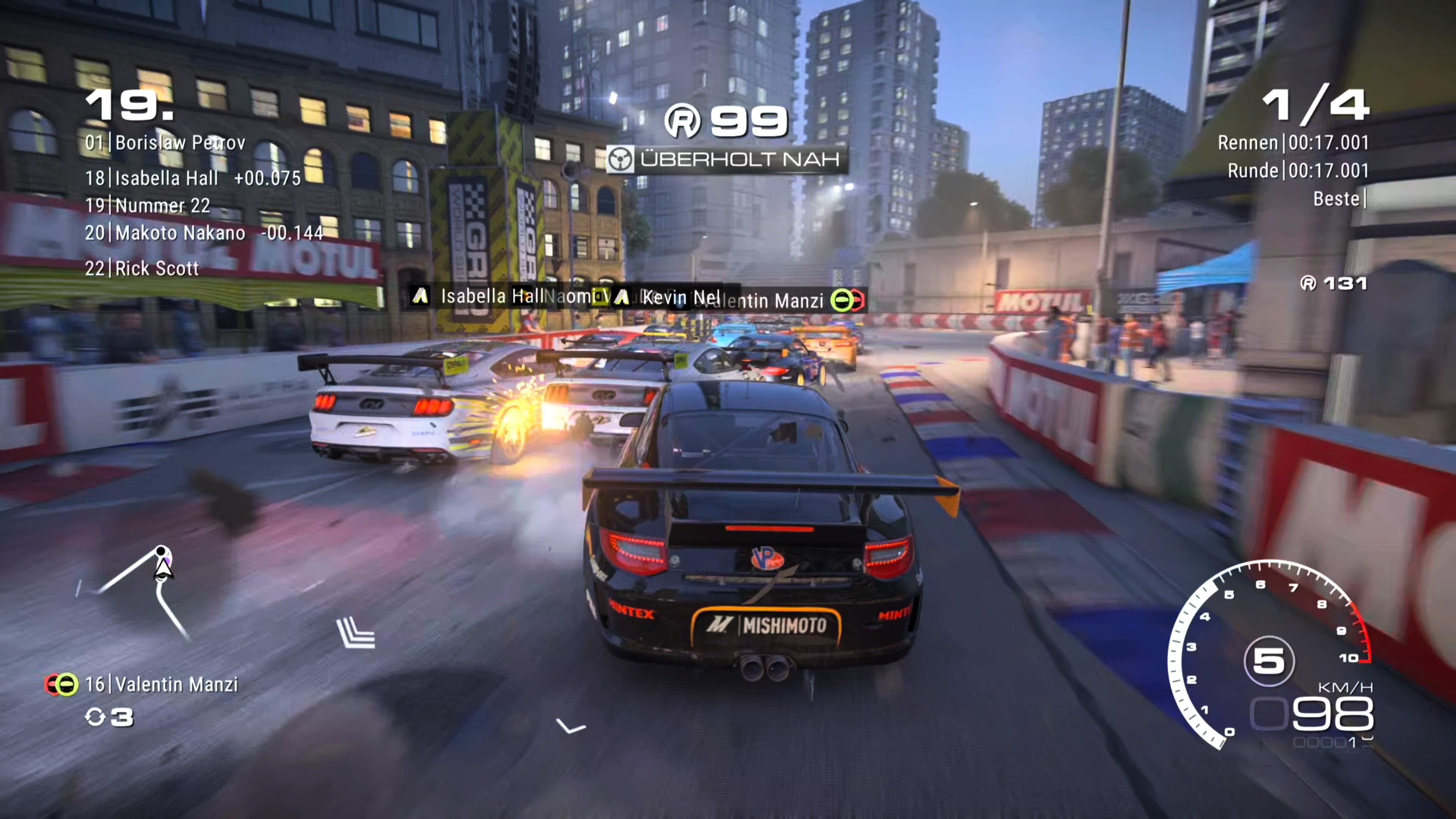This screenshot has width=1456, height=819.
Task: Select the flashback rewind counter icon
Action: 95,717
